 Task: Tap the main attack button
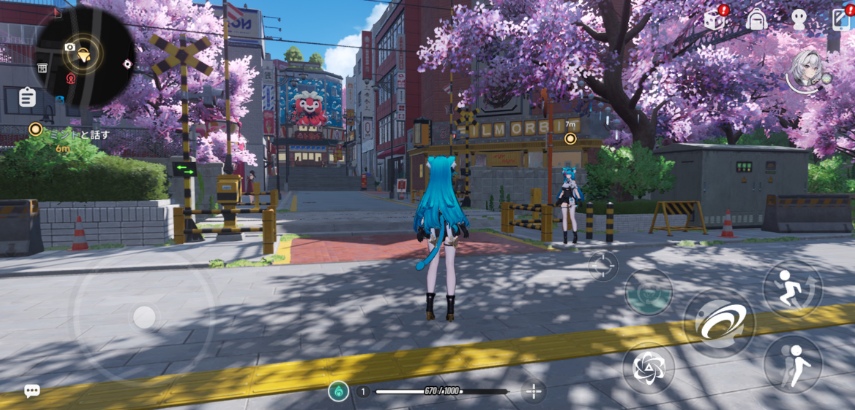[718, 322]
